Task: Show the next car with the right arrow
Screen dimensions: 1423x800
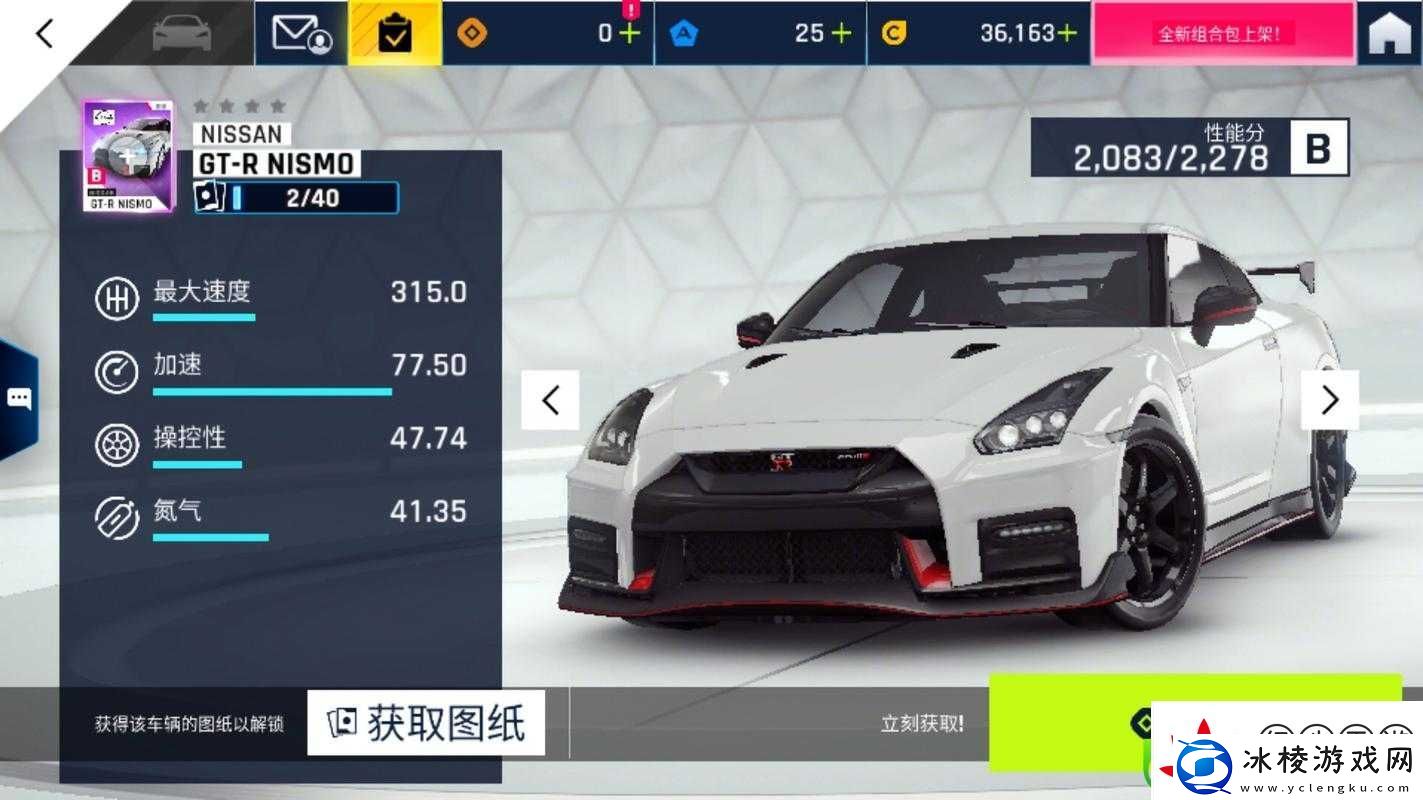Action: coord(1330,399)
